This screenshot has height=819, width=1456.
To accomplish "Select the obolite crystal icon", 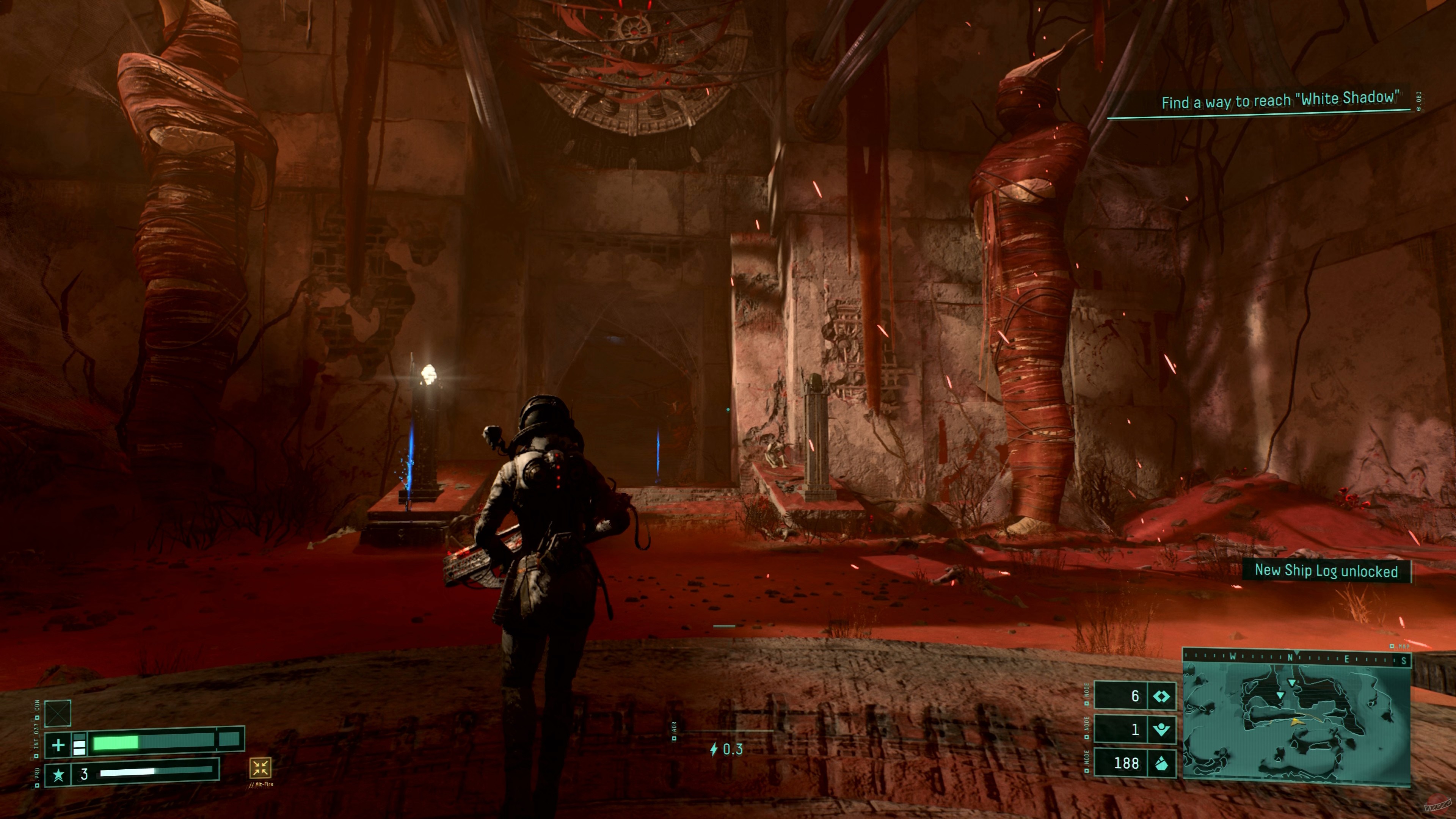I will [x=1161, y=764].
